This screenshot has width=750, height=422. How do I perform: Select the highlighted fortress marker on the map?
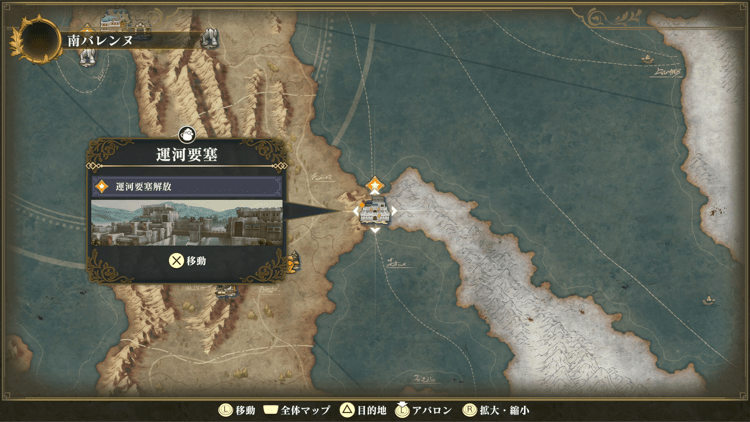[x=374, y=210]
